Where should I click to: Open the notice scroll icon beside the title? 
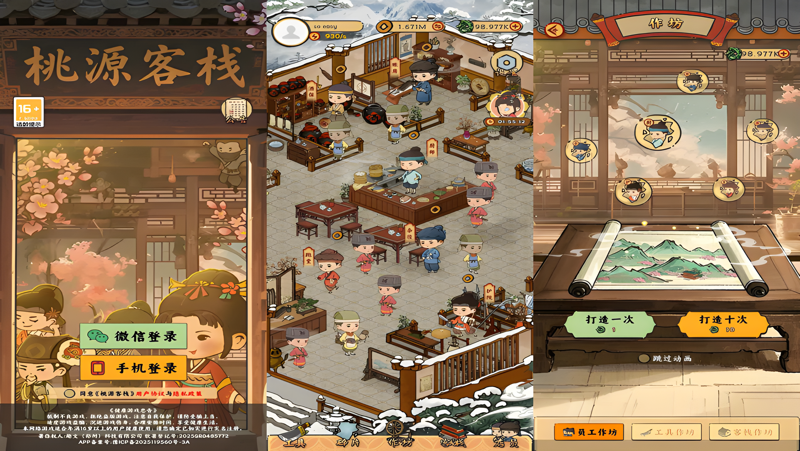pyautogui.click(x=235, y=109)
